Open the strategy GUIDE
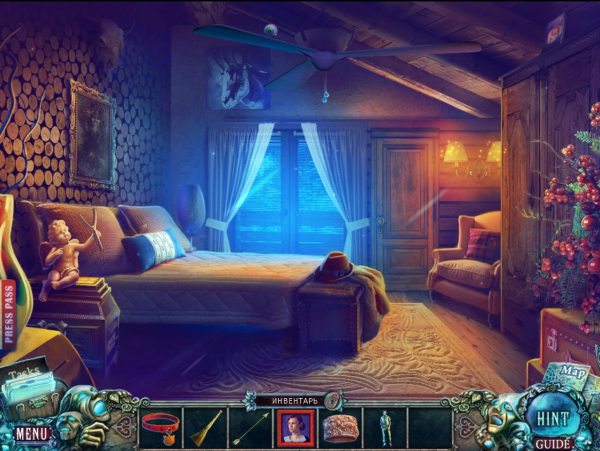The image size is (600, 451). point(552,442)
